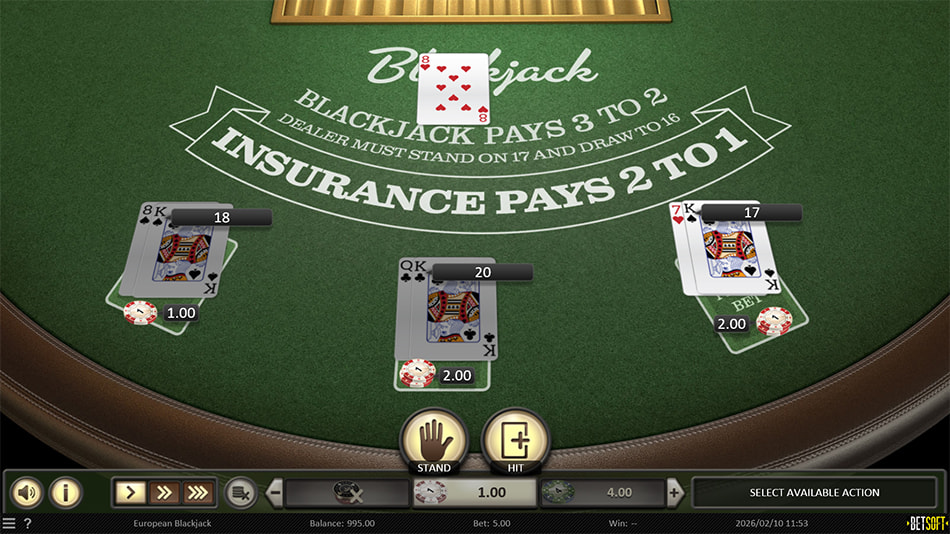Decrease chip value with the minus button
Viewport: 950px width, 534px height.
pos(275,492)
